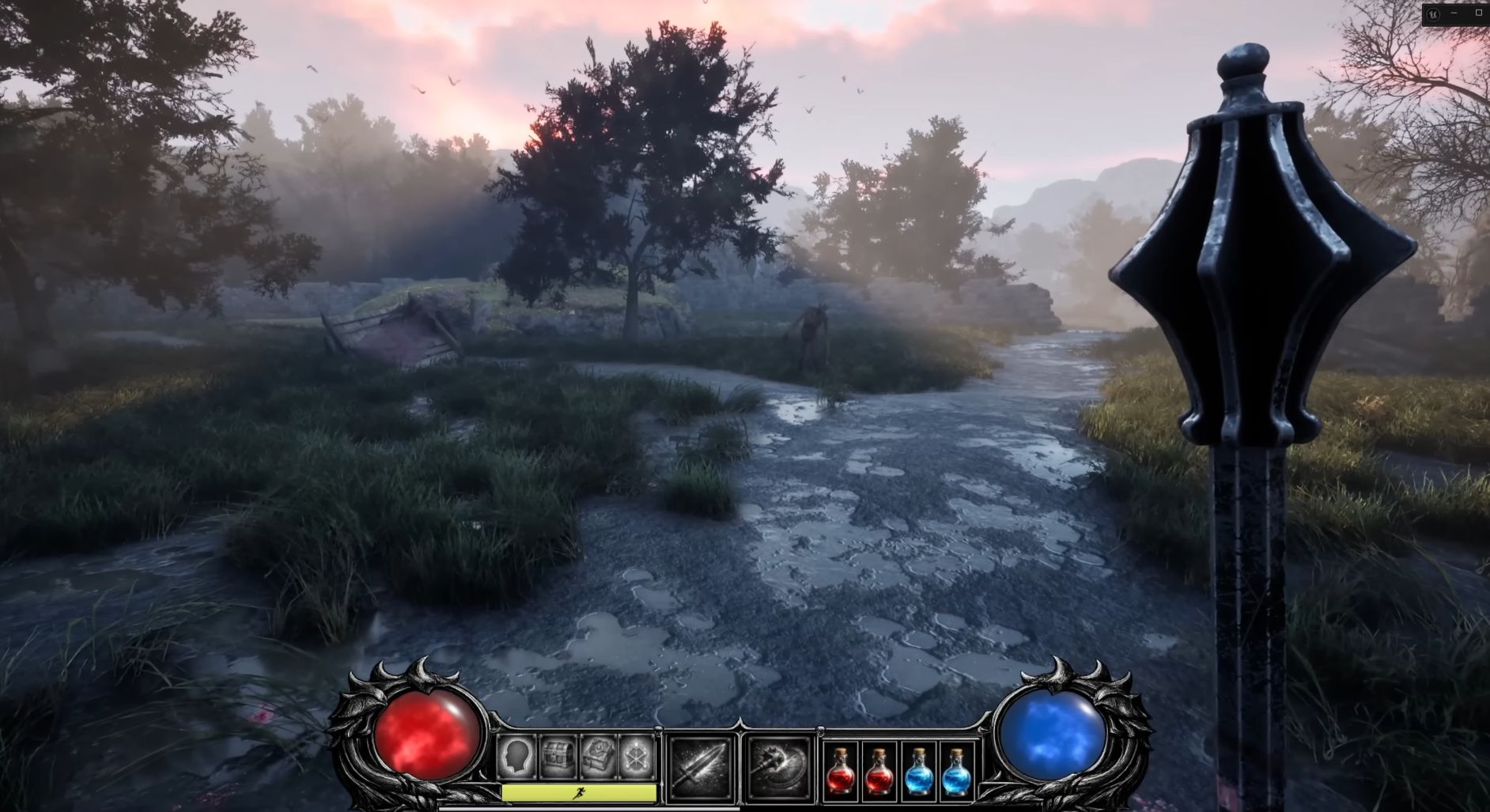1490x812 pixels.
Task: Open the skill tree constellation icon
Action: coord(637,757)
